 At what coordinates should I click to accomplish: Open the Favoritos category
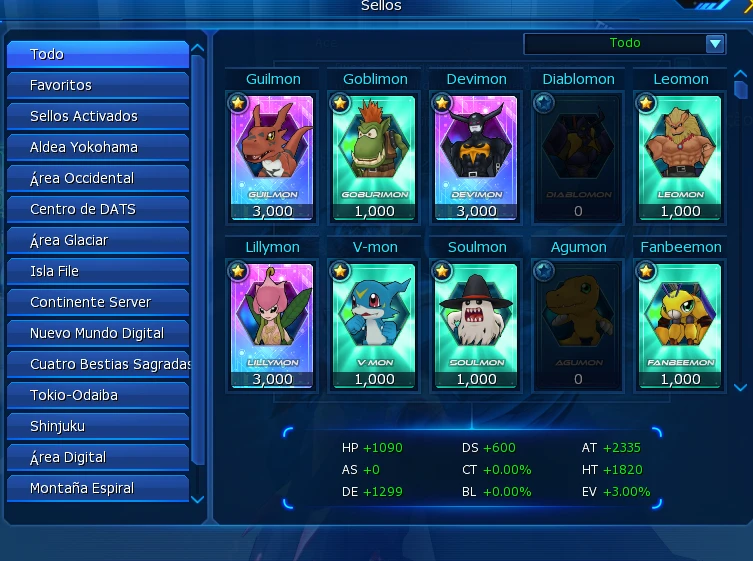tap(97, 85)
